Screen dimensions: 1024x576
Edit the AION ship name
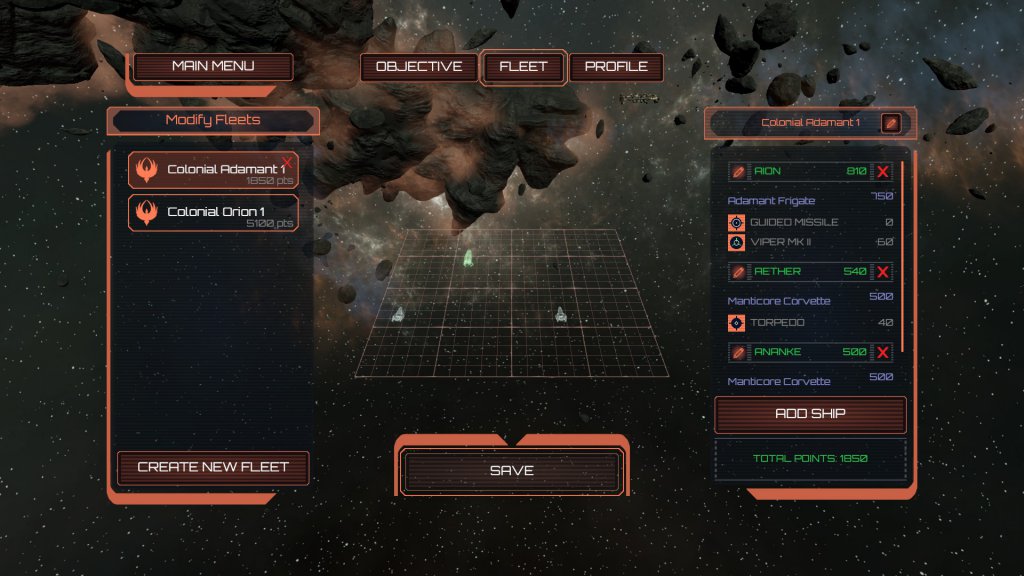click(738, 172)
